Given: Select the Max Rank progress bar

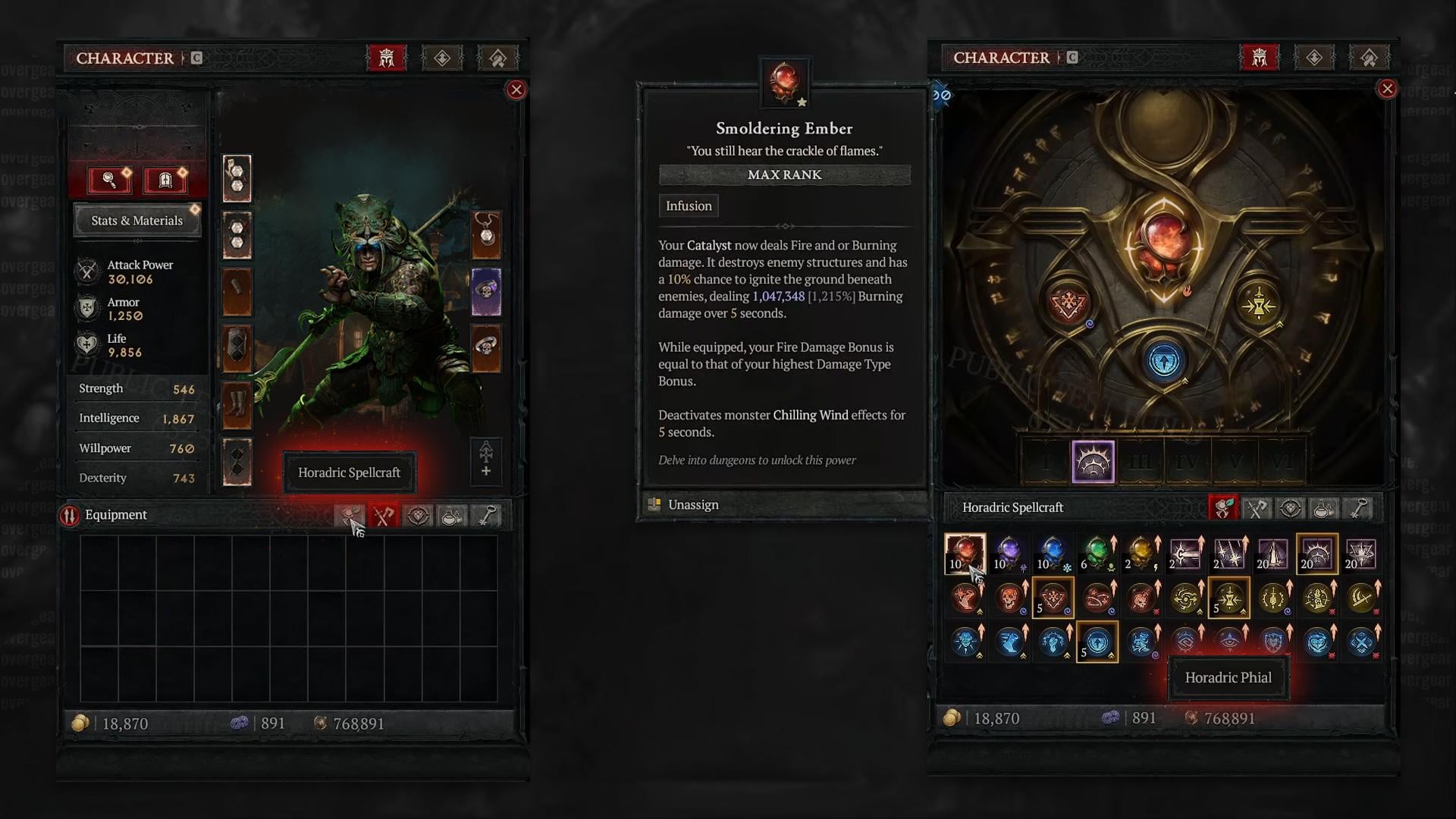Looking at the screenshot, I should (785, 175).
